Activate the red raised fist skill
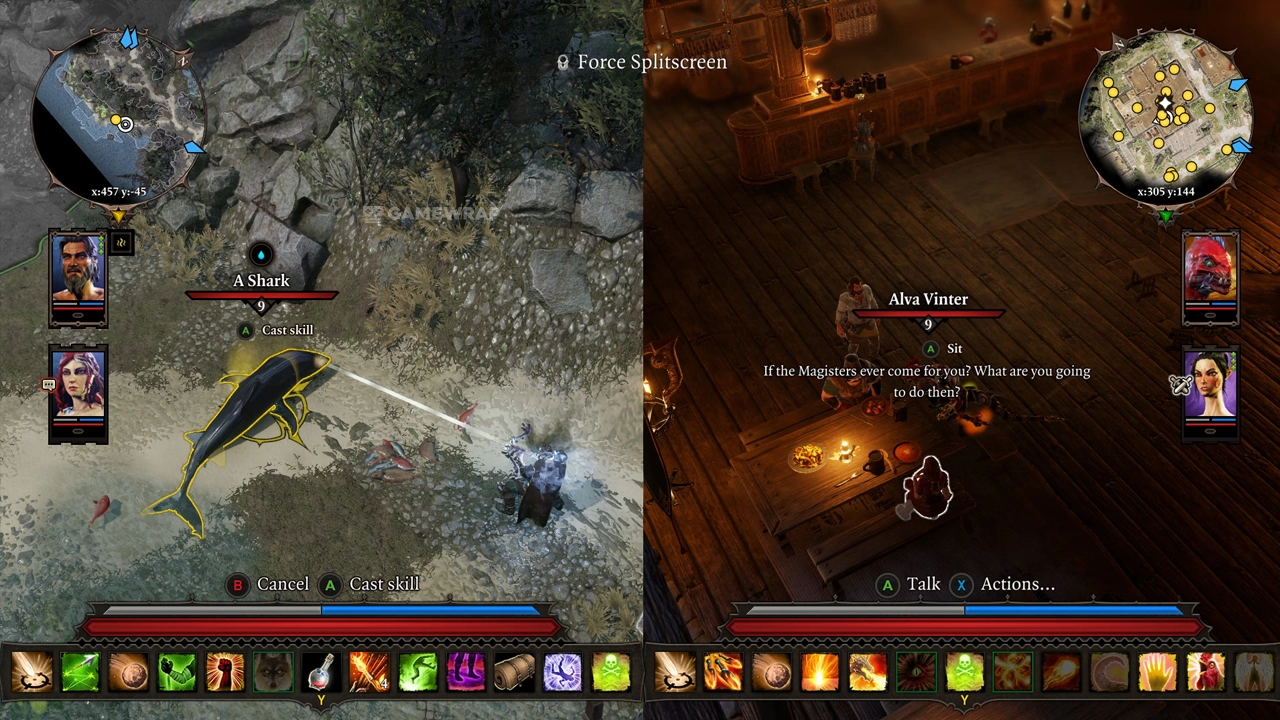The width and height of the screenshot is (1280, 720). click(x=225, y=672)
